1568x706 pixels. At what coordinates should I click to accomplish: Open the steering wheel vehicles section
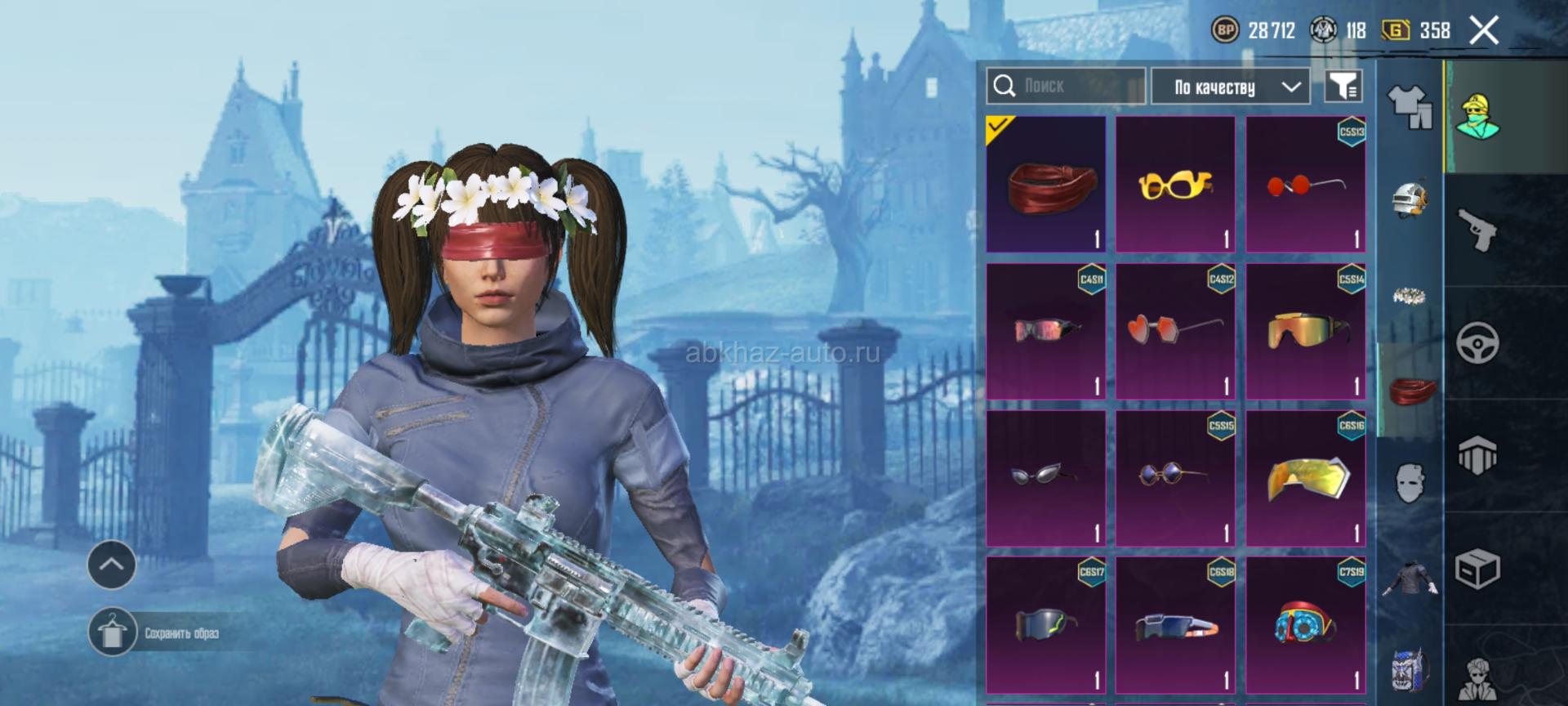coord(1477,343)
